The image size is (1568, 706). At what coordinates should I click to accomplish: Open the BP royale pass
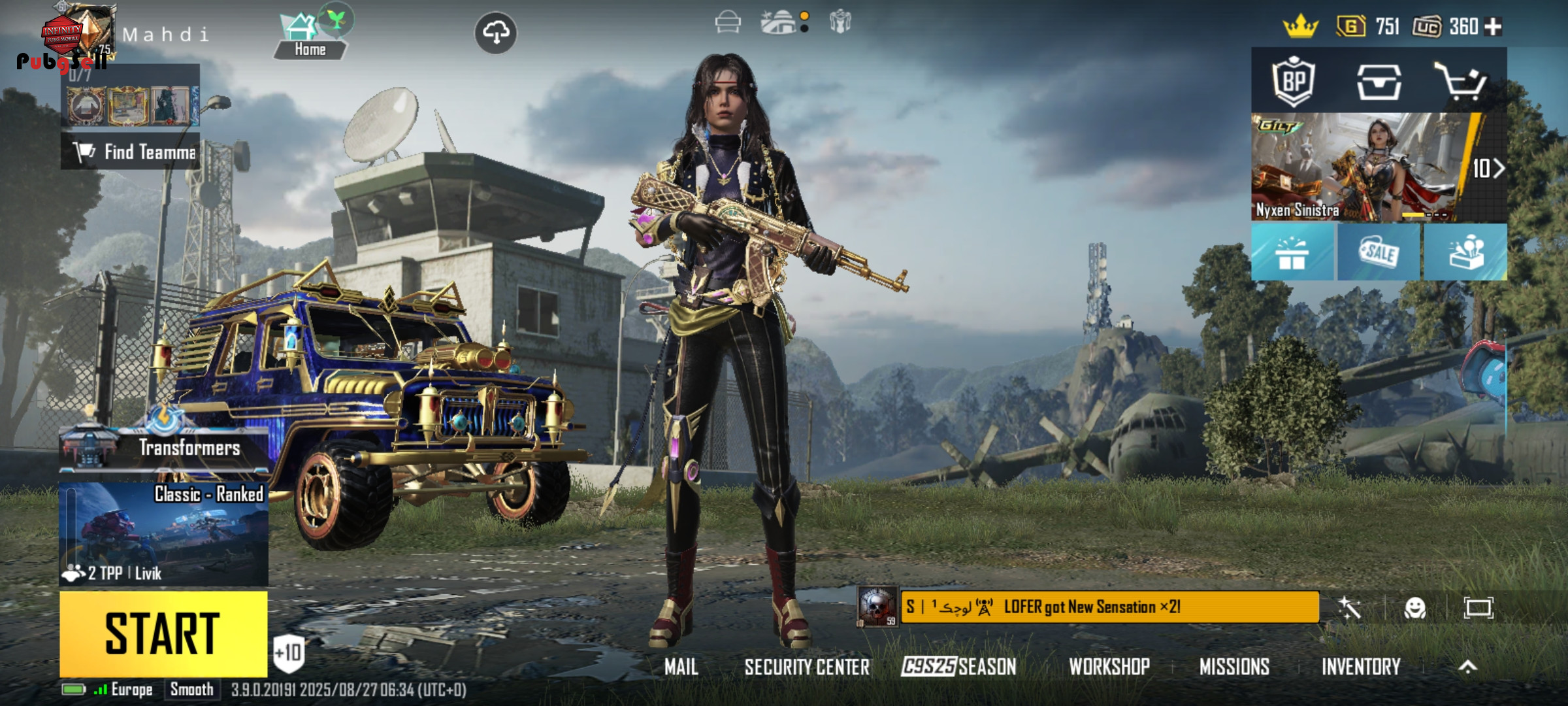[x=1293, y=82]
